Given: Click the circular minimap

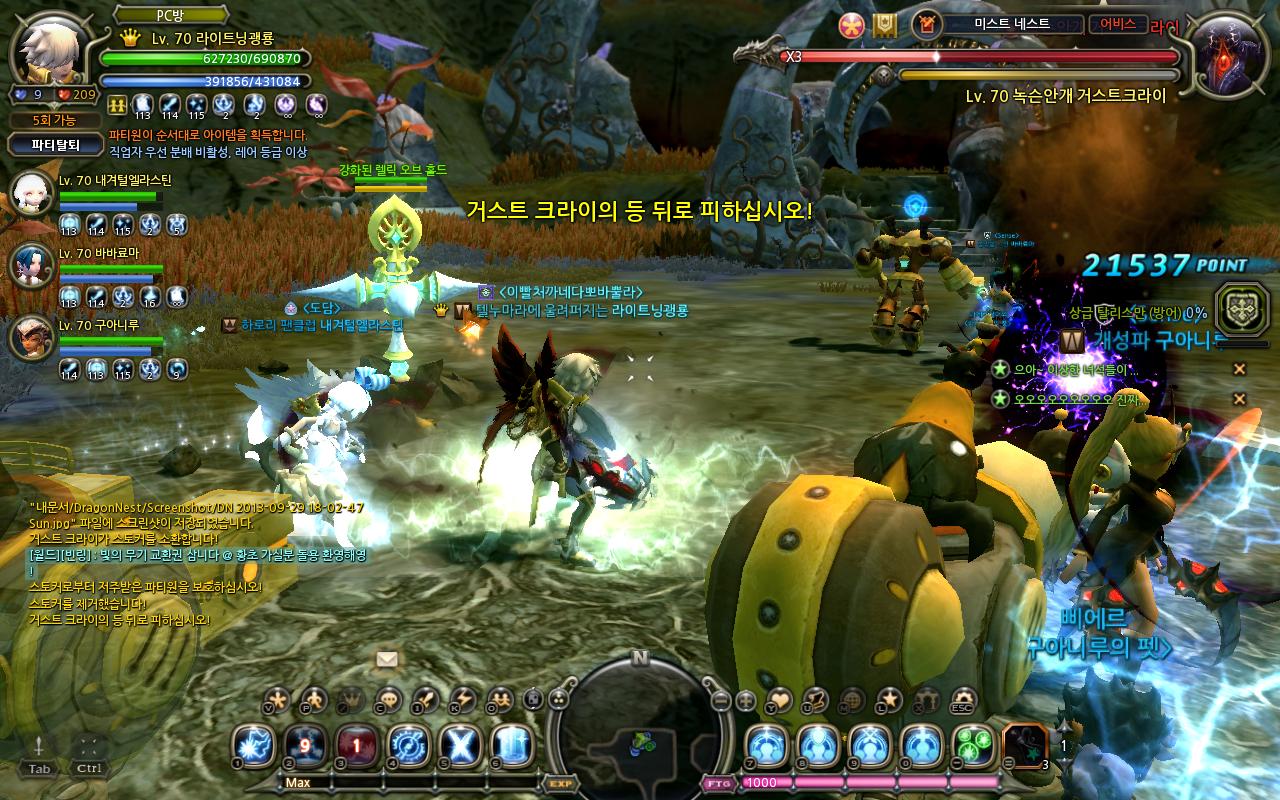Looking at the screenshot, I should tap(639, 725).
